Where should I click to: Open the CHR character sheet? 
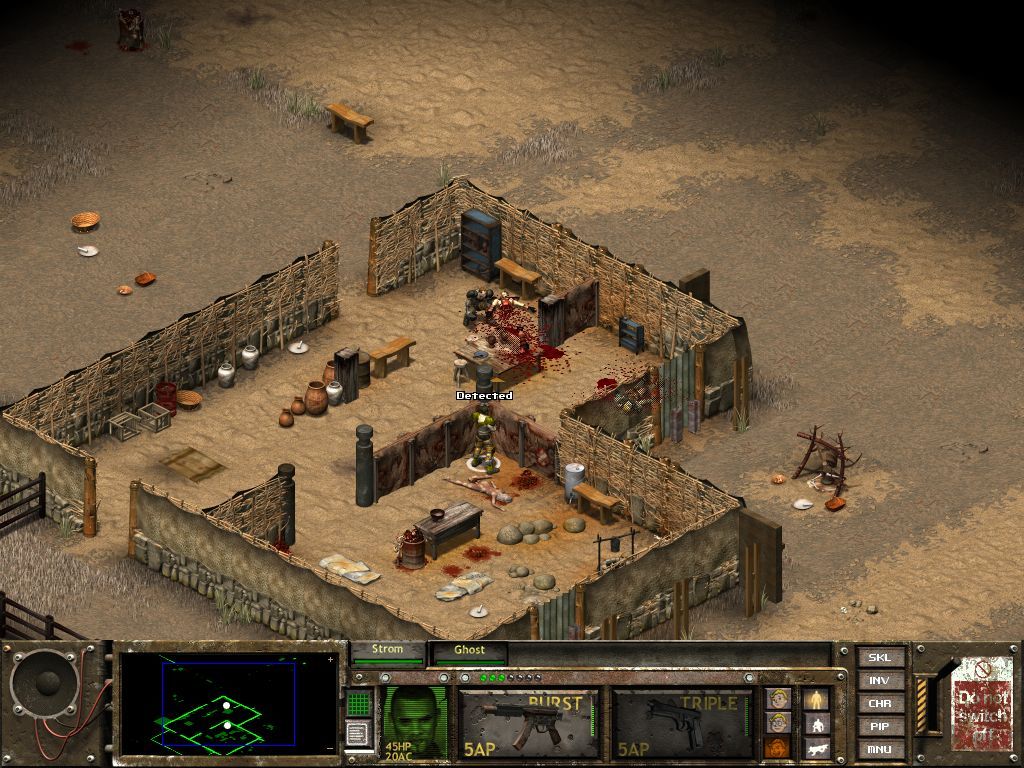coord(880,704)
